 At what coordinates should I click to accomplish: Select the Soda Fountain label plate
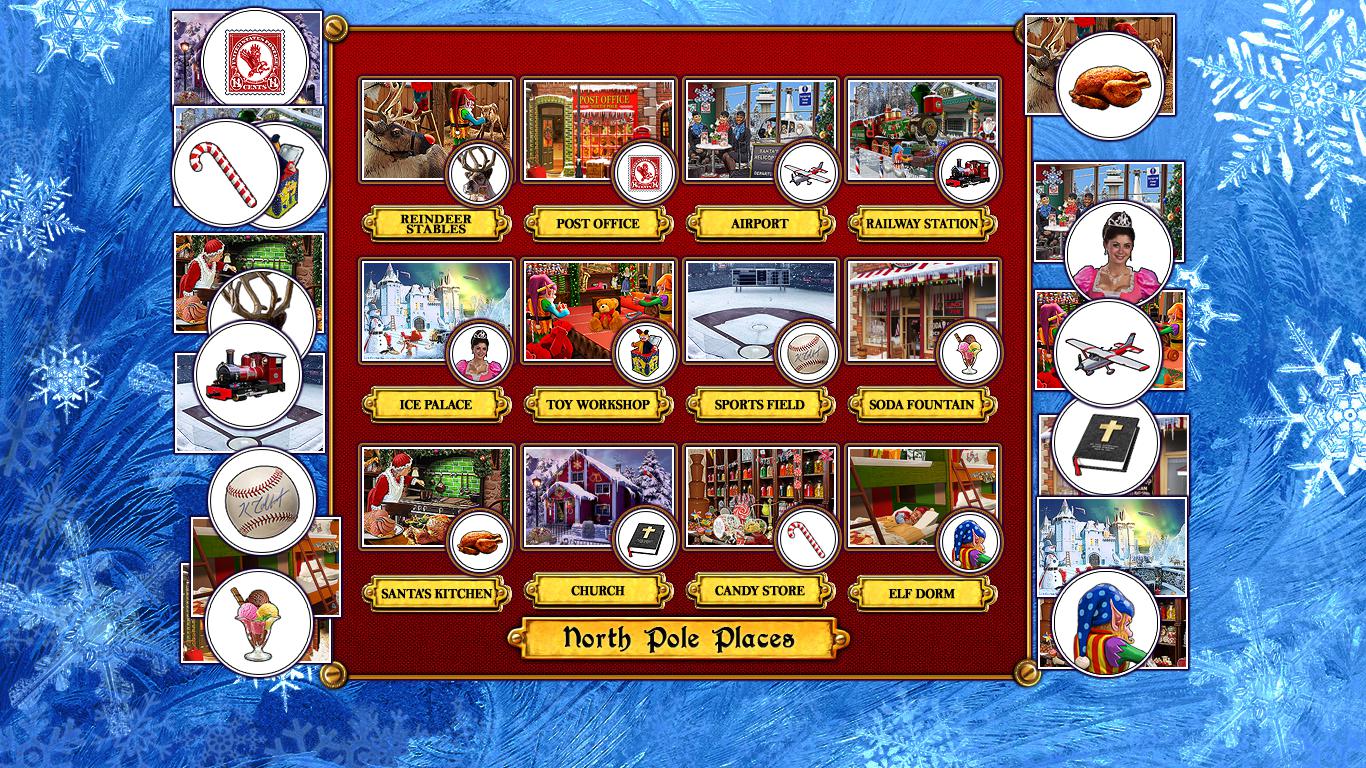921,405
